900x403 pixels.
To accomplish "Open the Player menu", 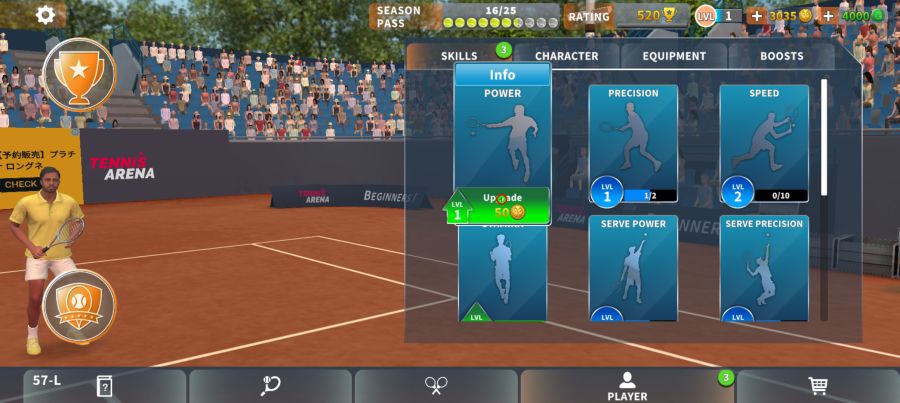I will pos(627,386).
